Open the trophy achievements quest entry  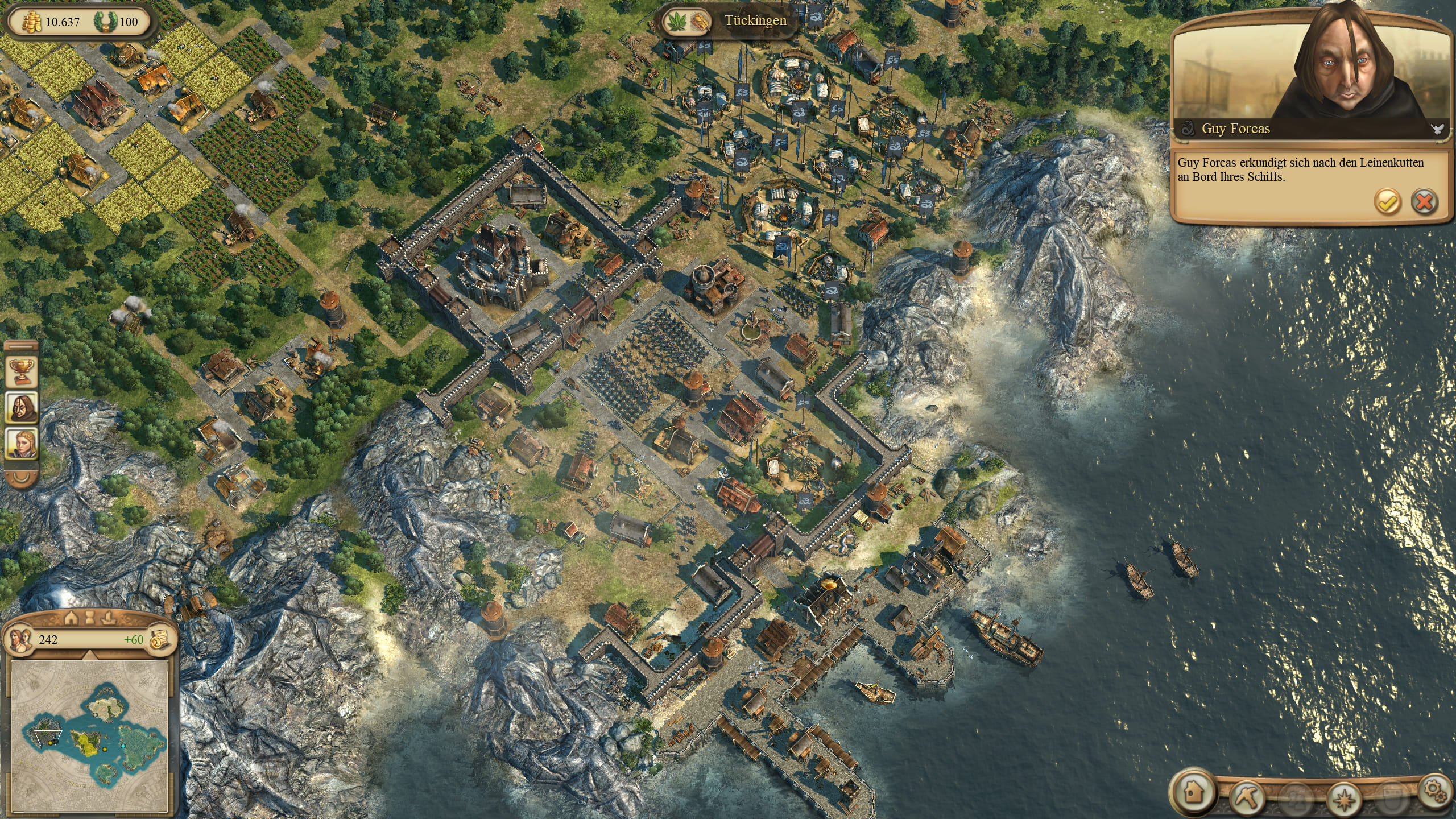click(x=22, y=372)
